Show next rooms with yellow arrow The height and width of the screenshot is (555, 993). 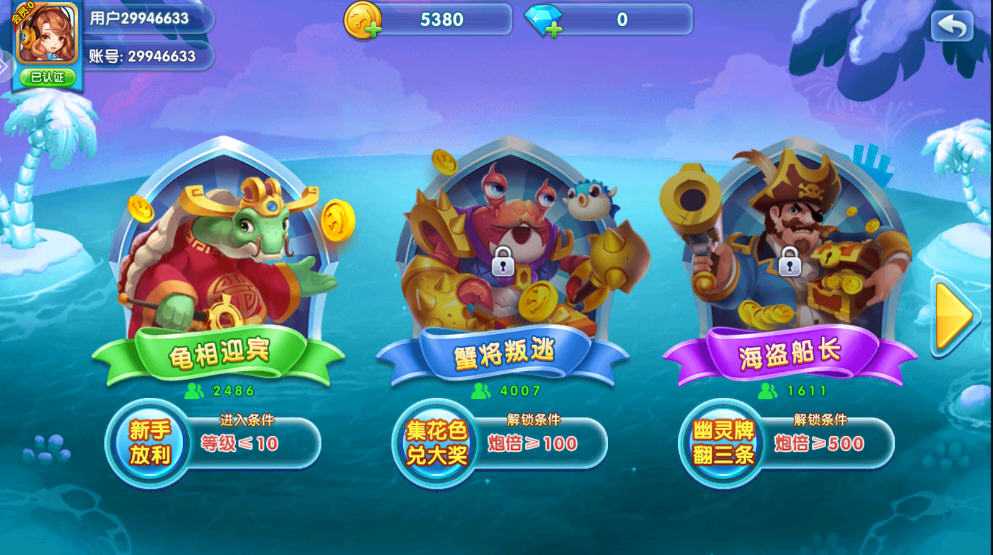pos(953,318)
